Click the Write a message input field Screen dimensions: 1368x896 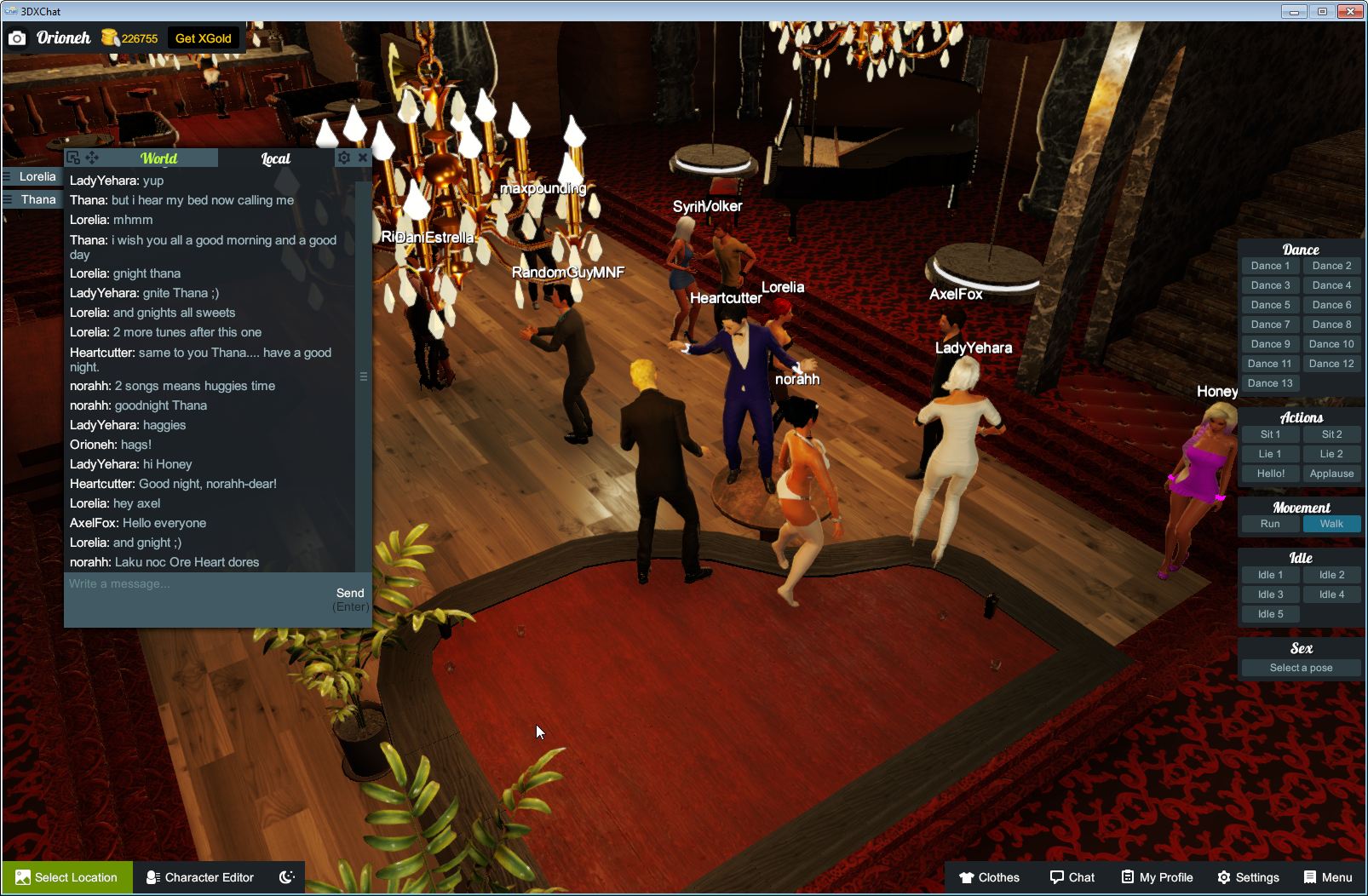tap(170, 584)
